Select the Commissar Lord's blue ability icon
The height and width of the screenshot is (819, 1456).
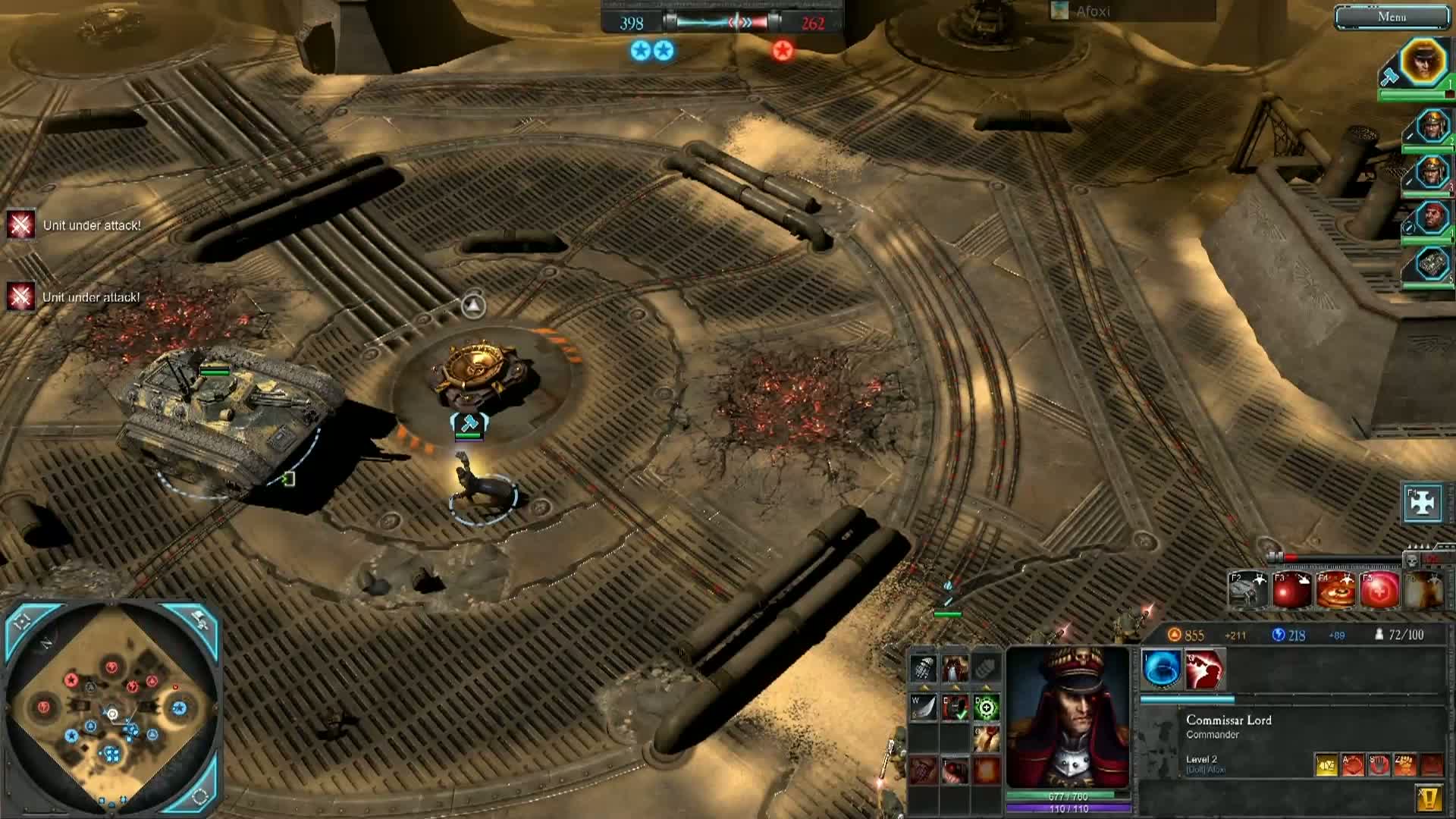point(1160,670)
